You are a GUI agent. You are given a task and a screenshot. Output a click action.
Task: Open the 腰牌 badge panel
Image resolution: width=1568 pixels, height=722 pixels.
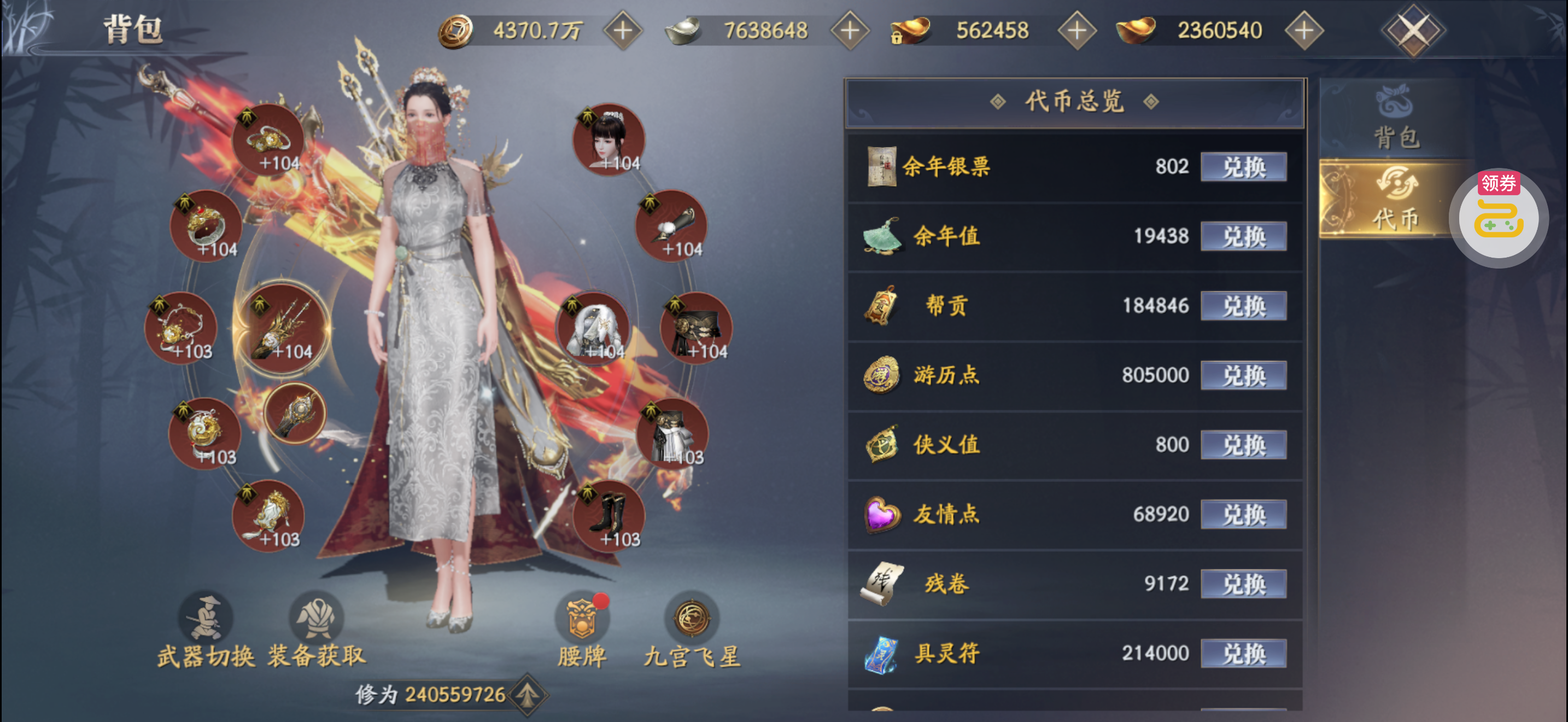point(582,630)
